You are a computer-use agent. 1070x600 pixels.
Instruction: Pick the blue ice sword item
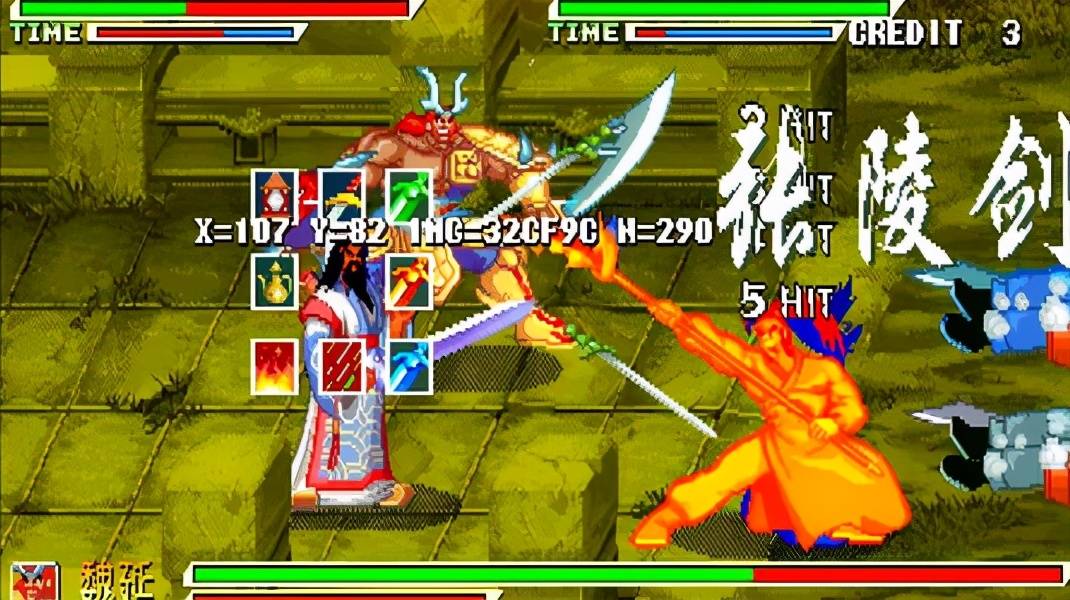coord(408,366)
